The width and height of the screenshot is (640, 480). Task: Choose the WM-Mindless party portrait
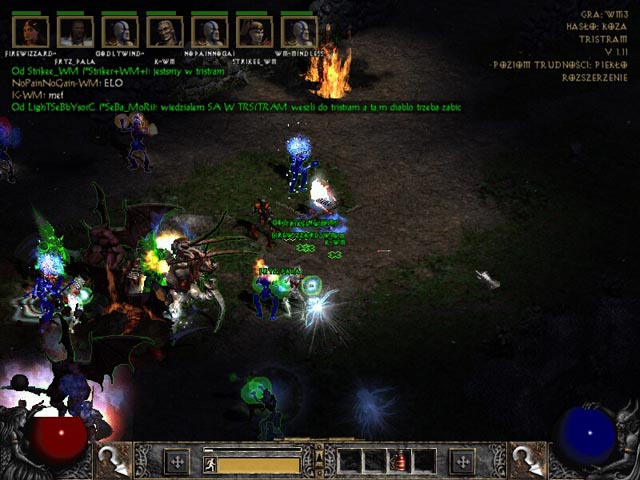pyautogui.click(x=298, y=32)
